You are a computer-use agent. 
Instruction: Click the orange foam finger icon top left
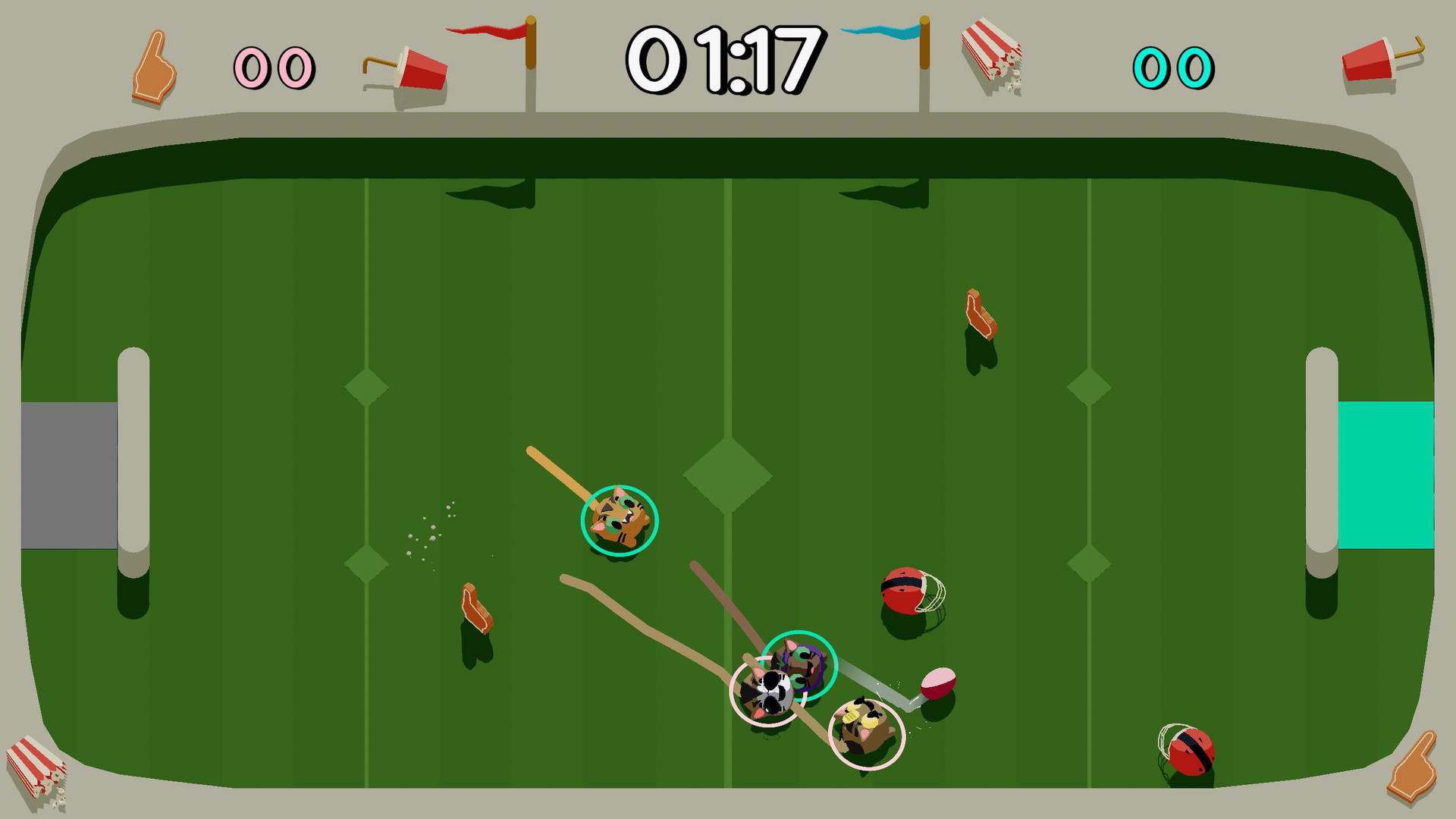154,68
